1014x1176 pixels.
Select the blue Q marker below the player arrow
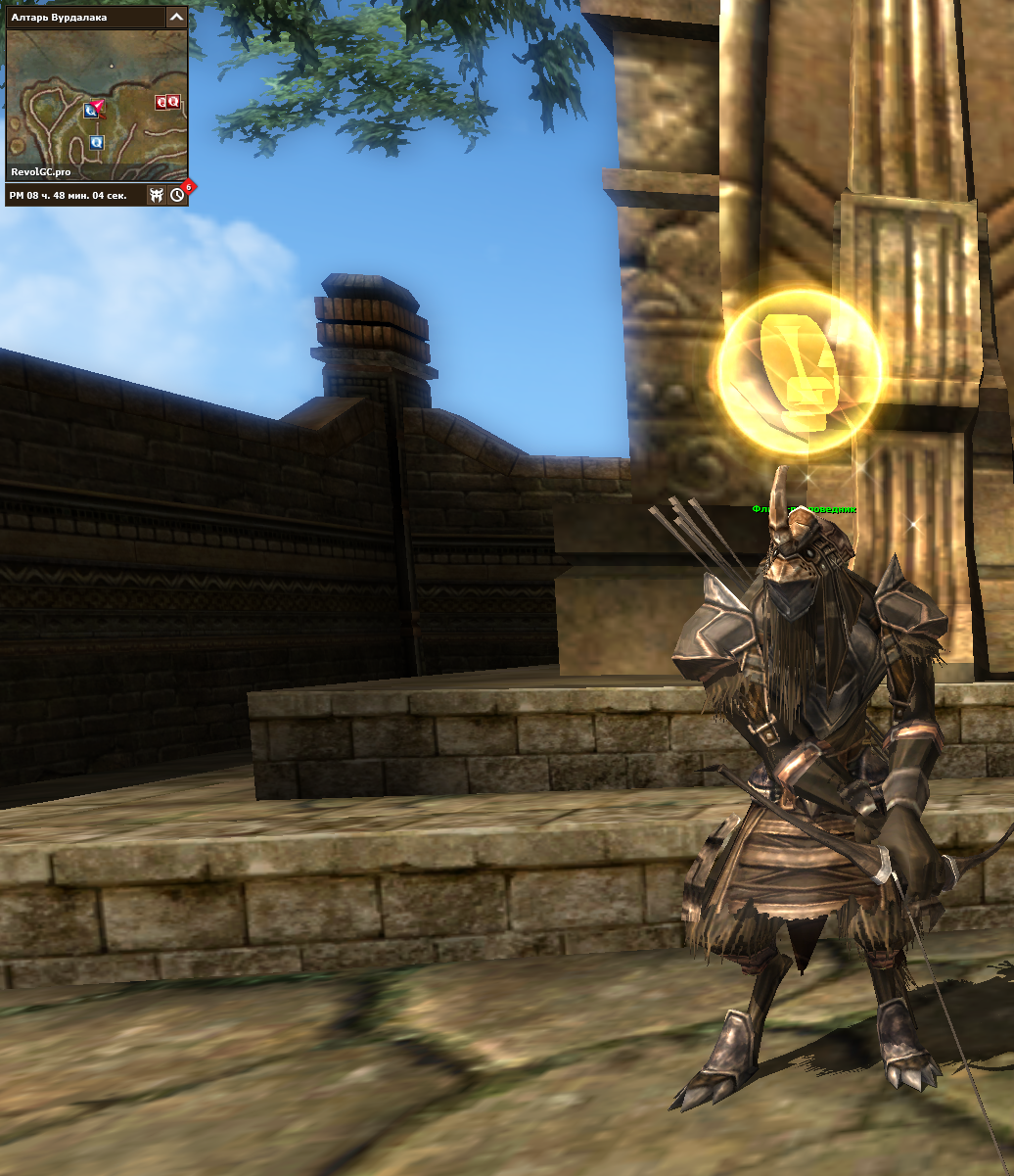click(x=96, y=143)
